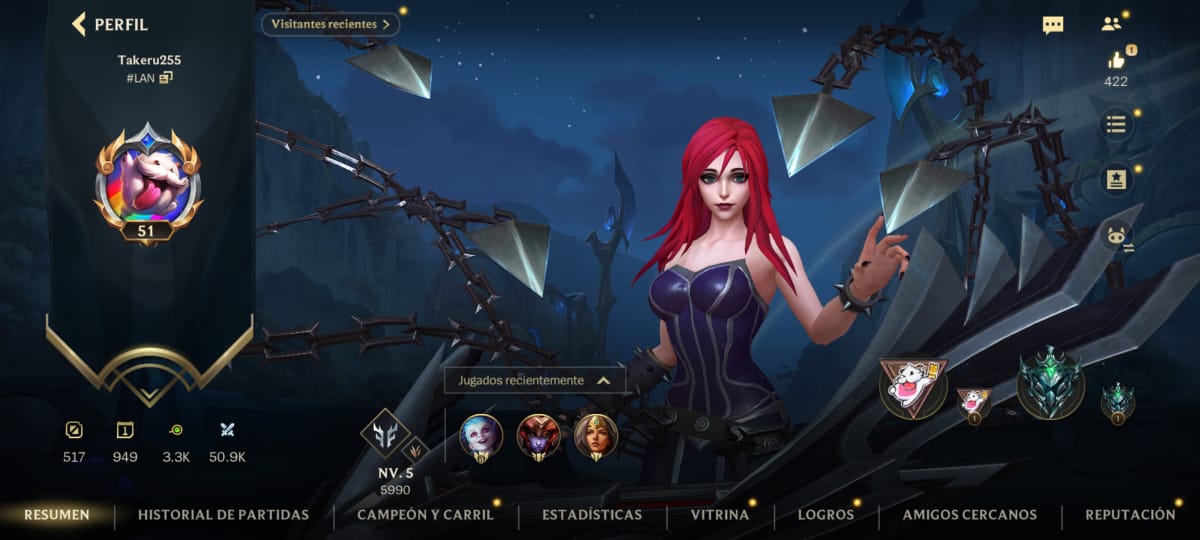Image resolution: width=1200 pixels, height=540 pixels.
Task: Open the Campeón y Carril tab
Action: tap(425, 515)
